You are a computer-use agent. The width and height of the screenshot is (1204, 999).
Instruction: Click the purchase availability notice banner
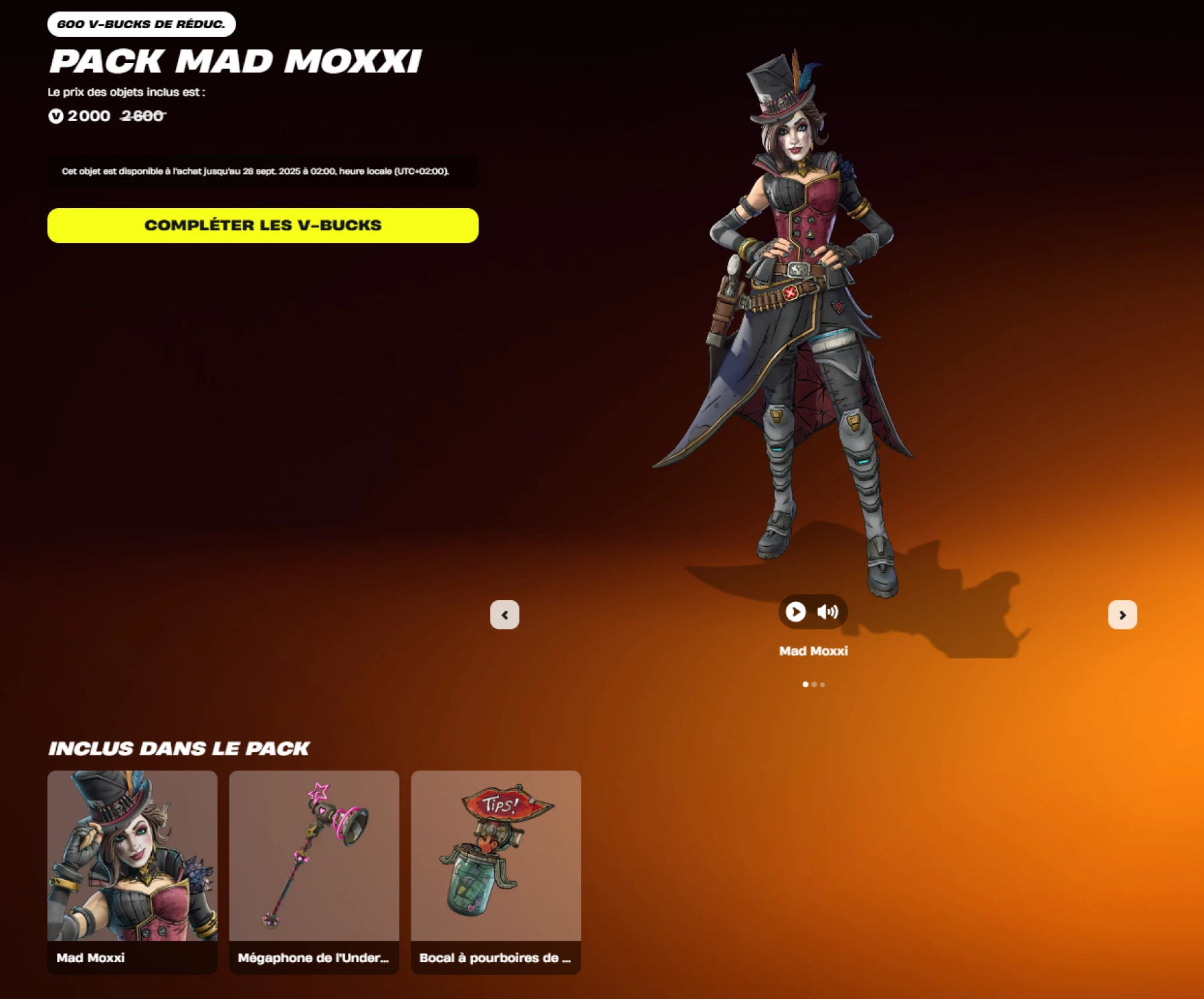[x=262, y=172]
